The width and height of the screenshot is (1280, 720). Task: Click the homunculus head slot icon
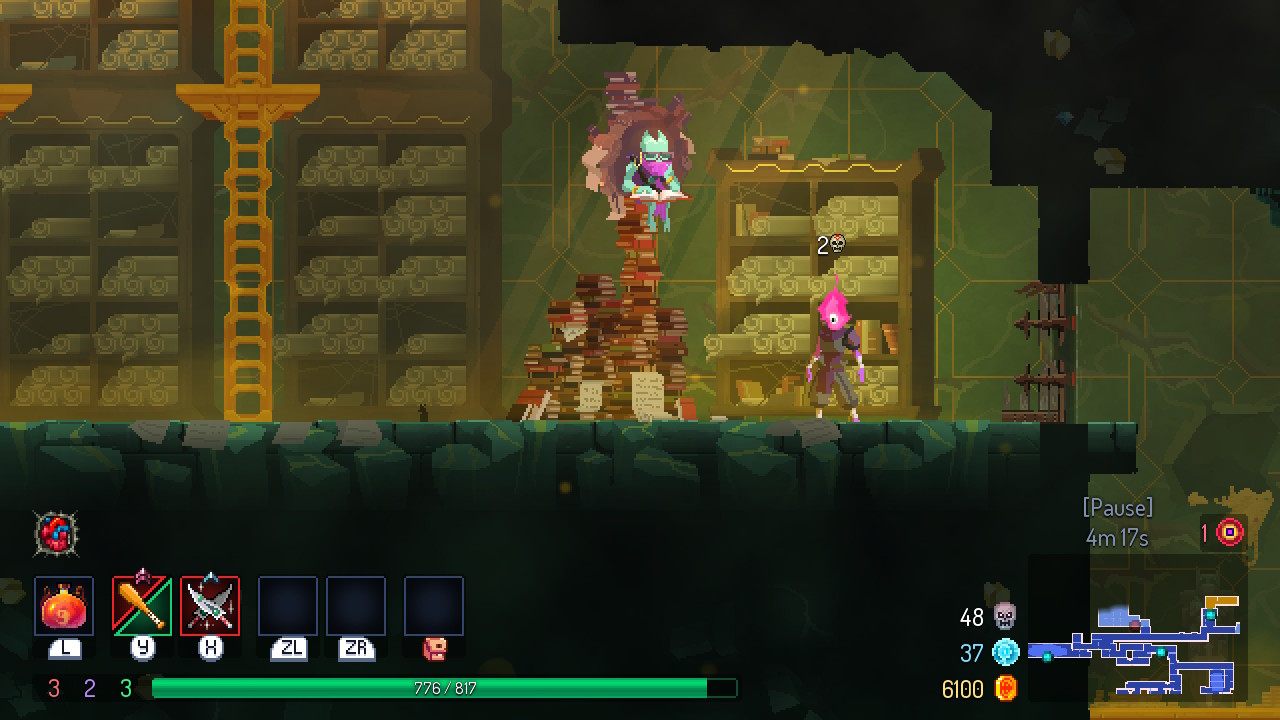click(434, 648)
